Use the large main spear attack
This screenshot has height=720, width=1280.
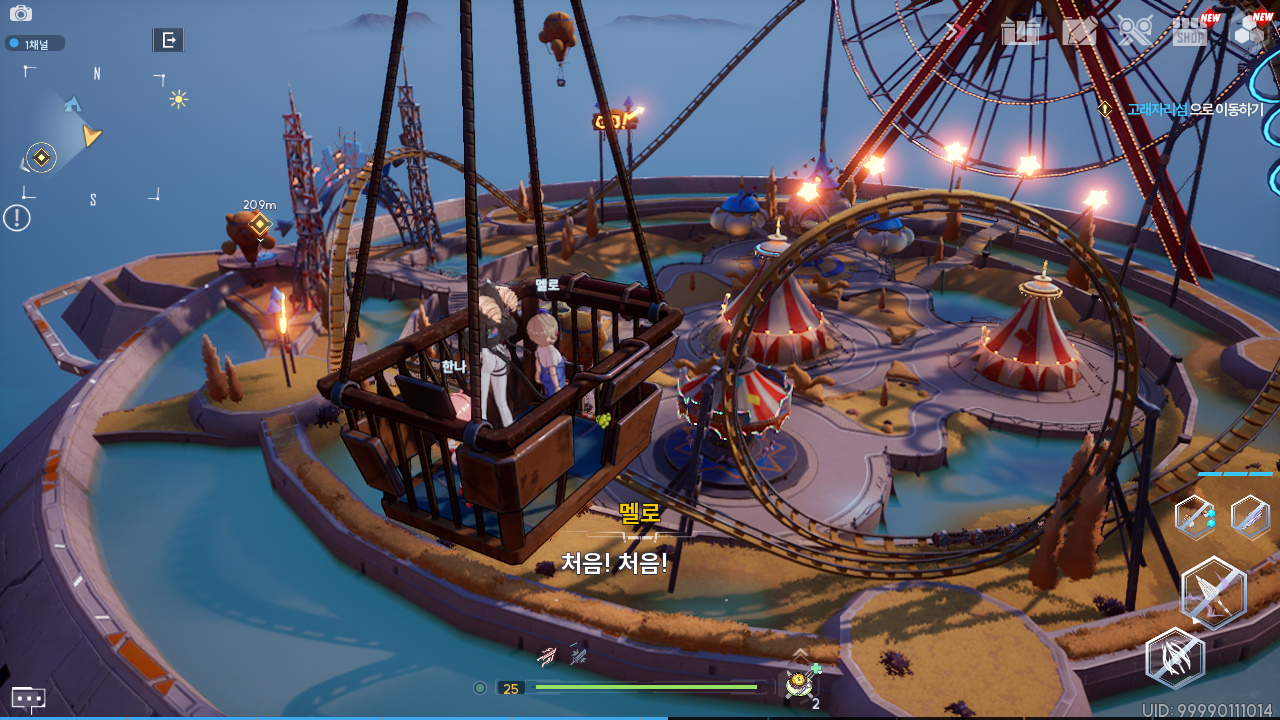[1213, 593]
